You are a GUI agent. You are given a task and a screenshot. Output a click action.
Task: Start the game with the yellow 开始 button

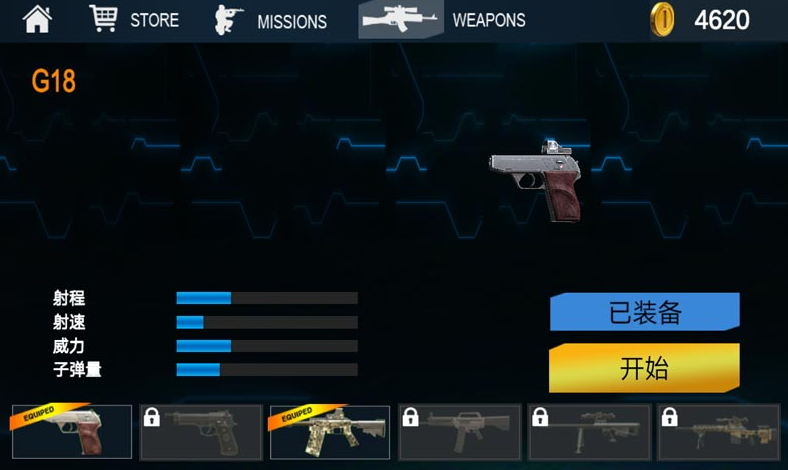pyautogui.click(x=645, y=368)
